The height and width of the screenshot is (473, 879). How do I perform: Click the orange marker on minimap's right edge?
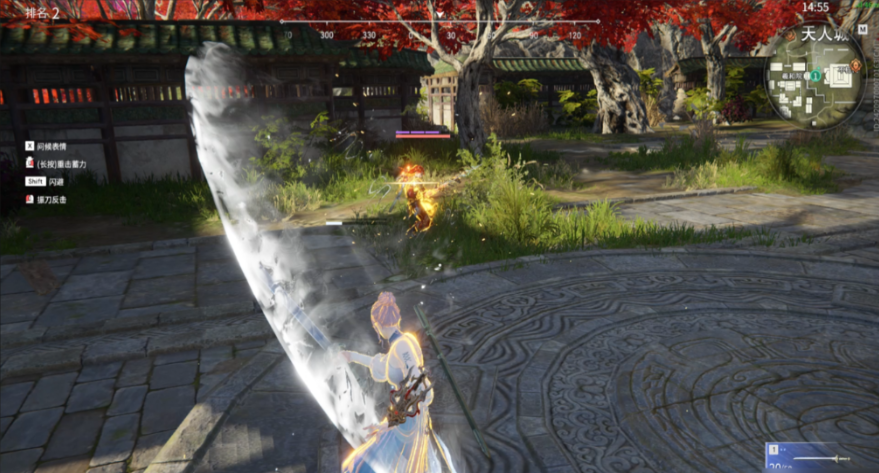(x=856, y=67)
